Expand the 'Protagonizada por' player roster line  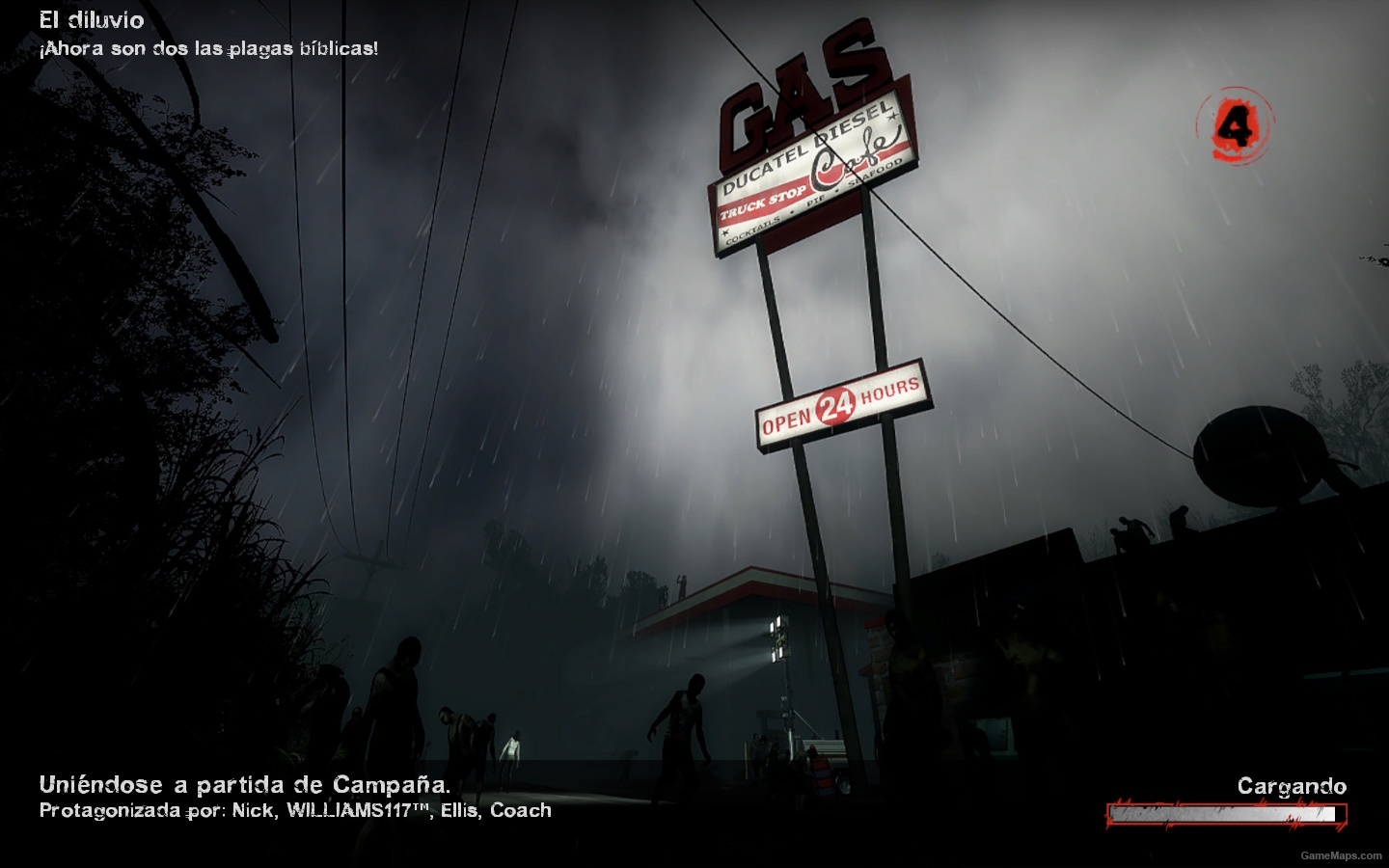tap(130, 811)
